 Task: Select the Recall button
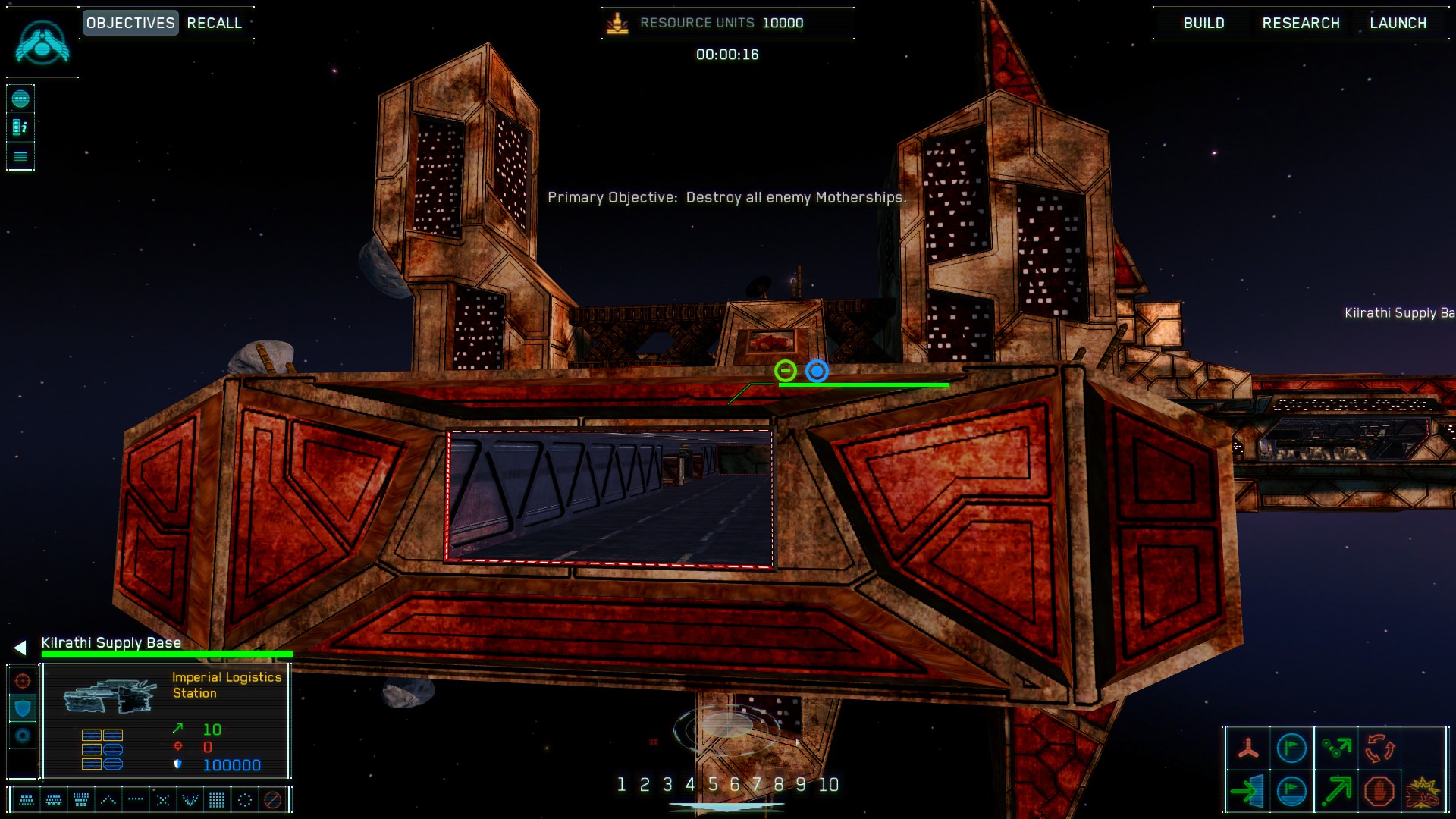[215, 23]
